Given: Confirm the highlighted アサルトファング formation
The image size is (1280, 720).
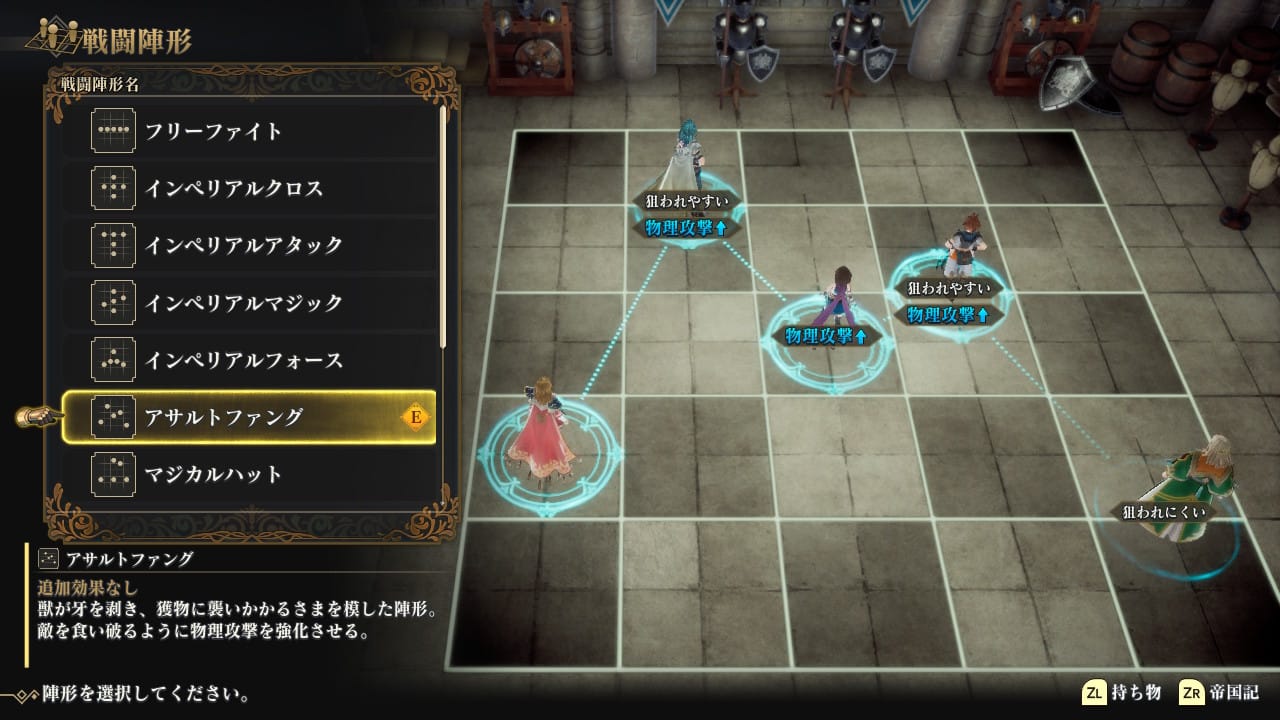Looking at the screenshot, I should pos(250,417).
